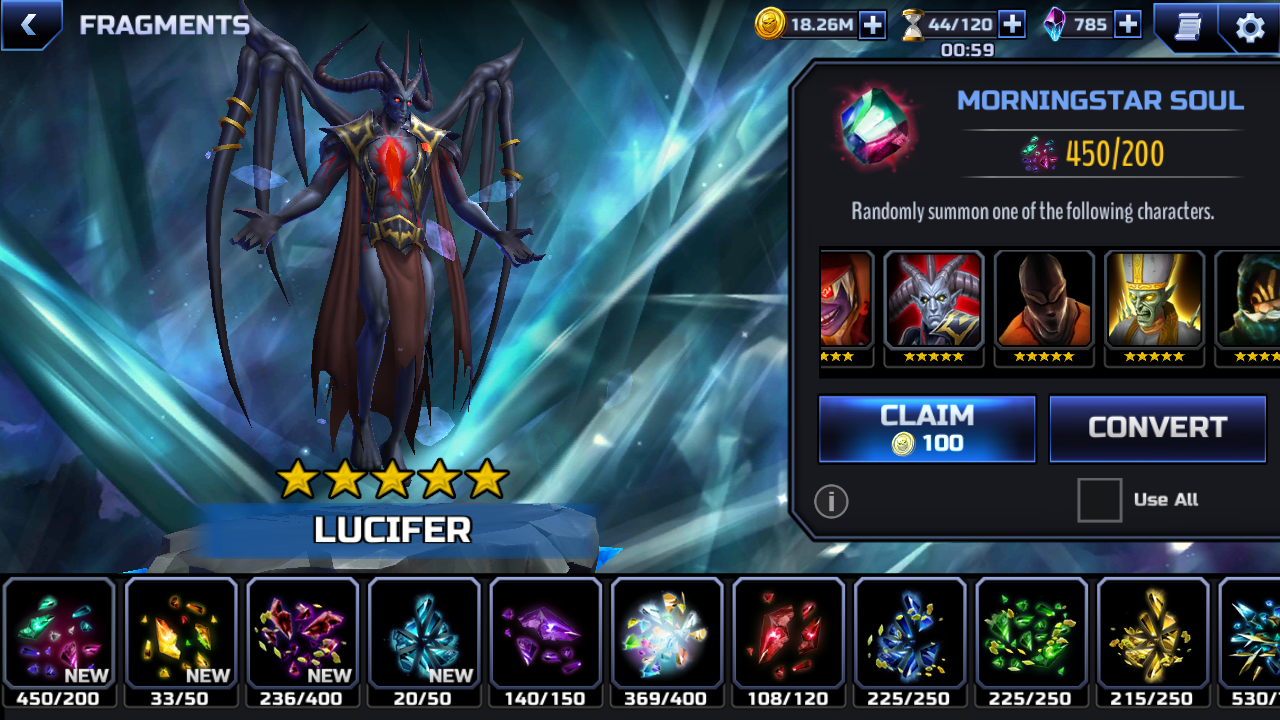This screenshot has width=1280, height=720.
Task: Select the Lucifer portrait in summon list
Action: pyautogui.click(x=934, y=300)
